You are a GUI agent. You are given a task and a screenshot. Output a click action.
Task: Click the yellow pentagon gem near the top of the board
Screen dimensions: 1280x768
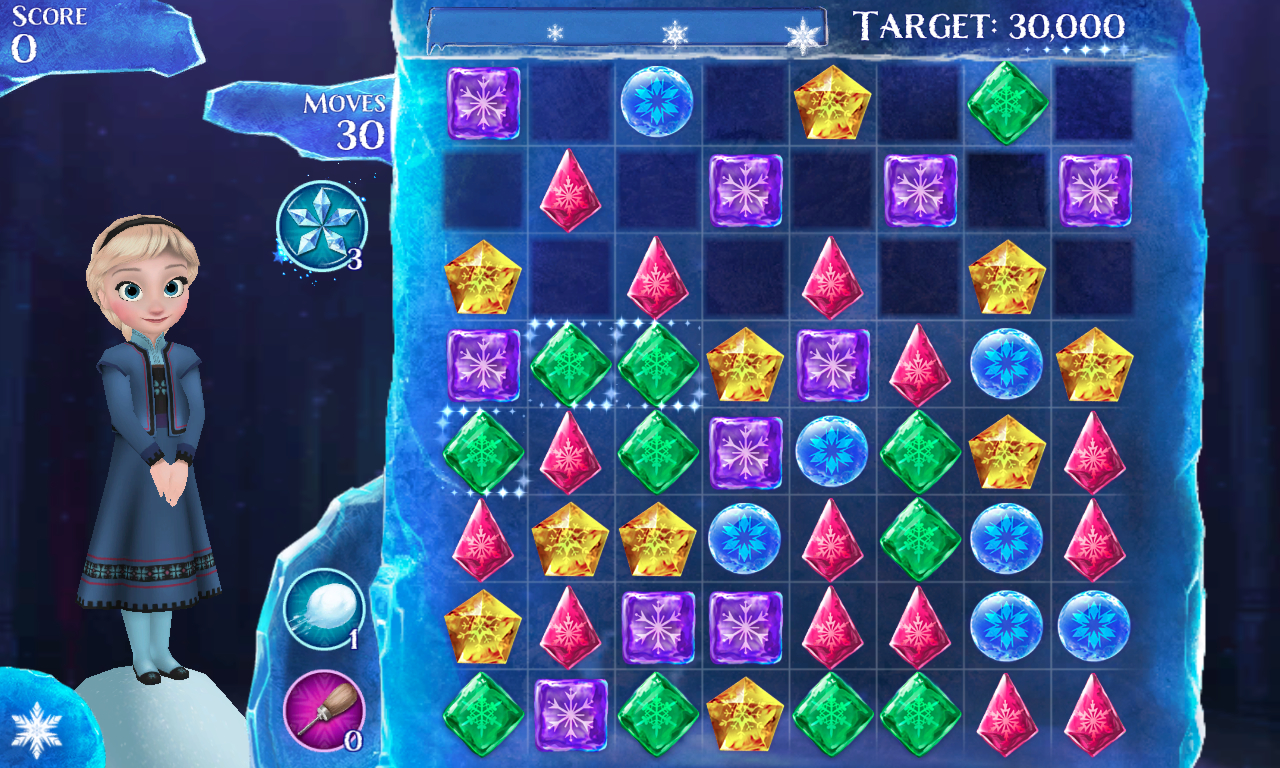(x=832, y=100)
